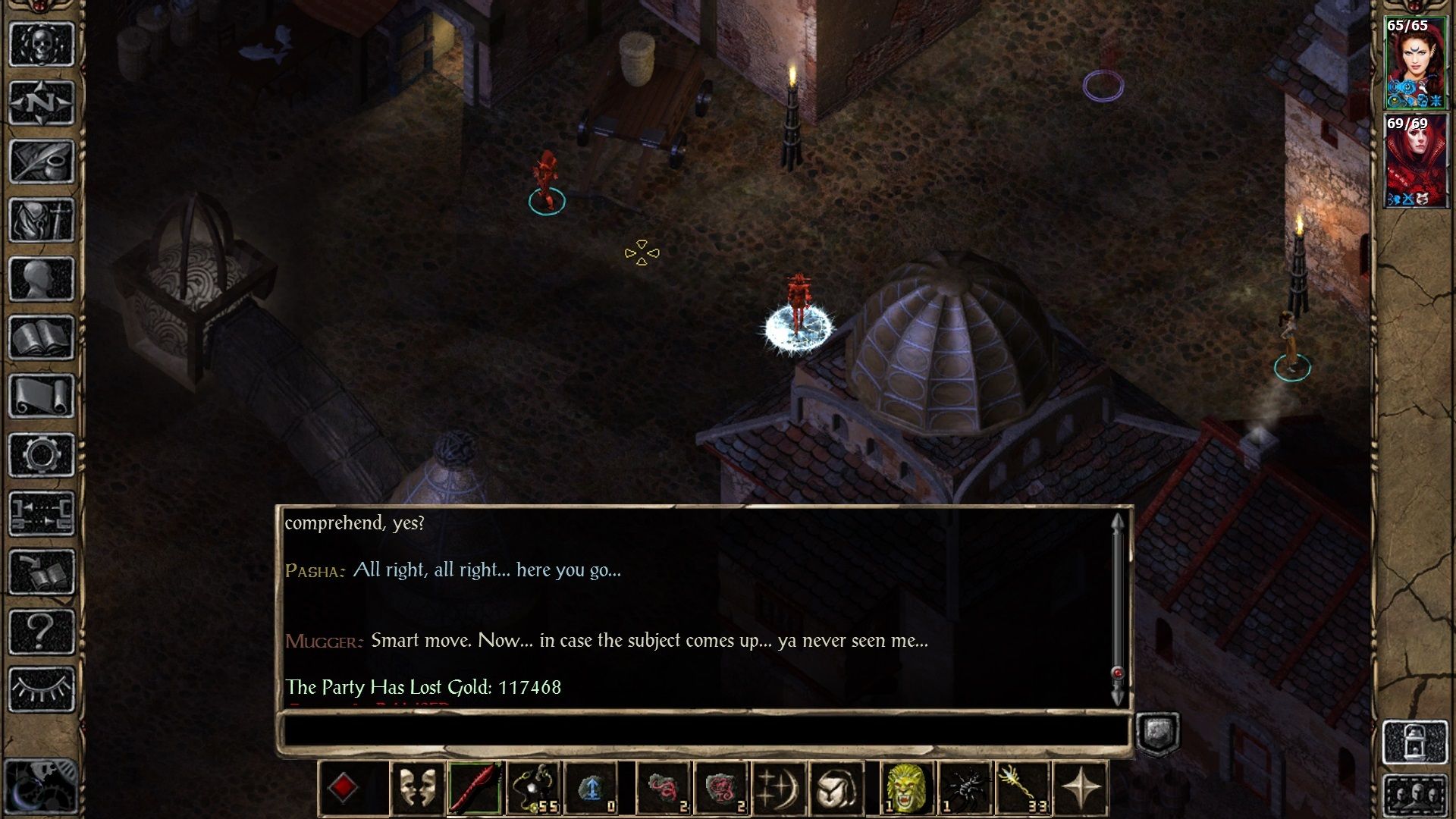
Task: Select all party members with the three-heads button
Action: 1415,796
